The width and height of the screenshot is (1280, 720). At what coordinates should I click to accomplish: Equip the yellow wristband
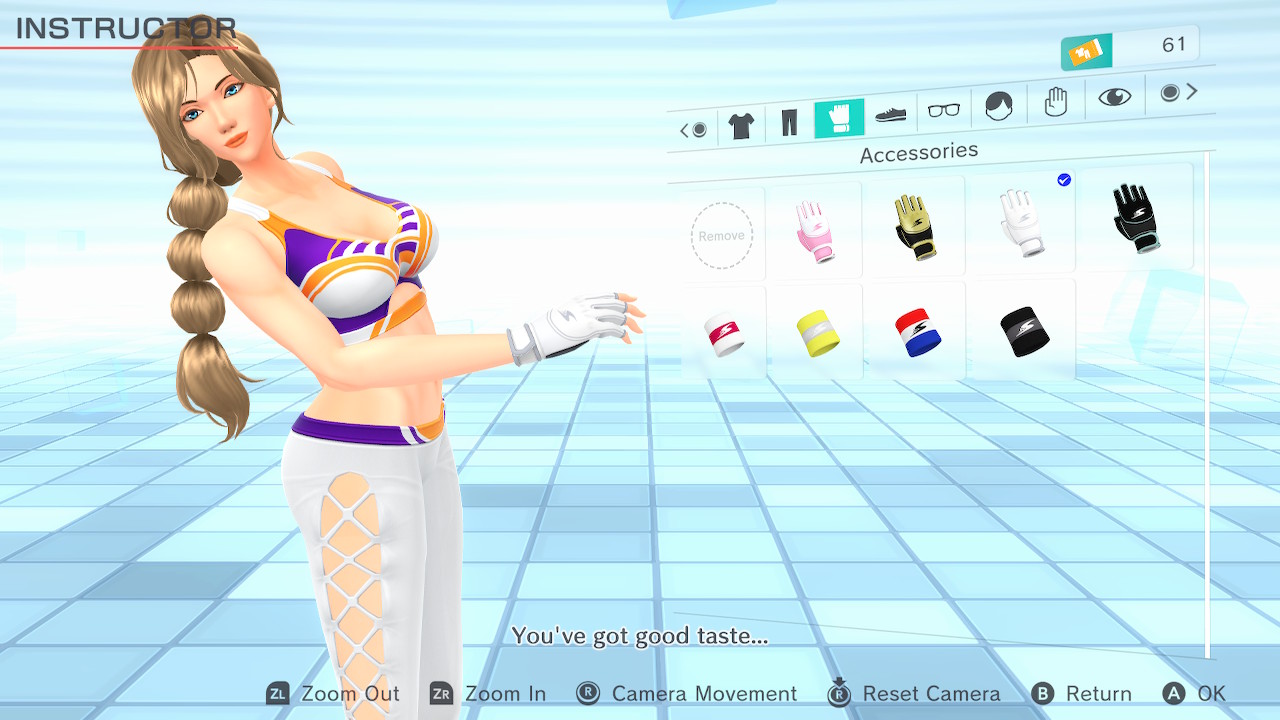[817, 333]
